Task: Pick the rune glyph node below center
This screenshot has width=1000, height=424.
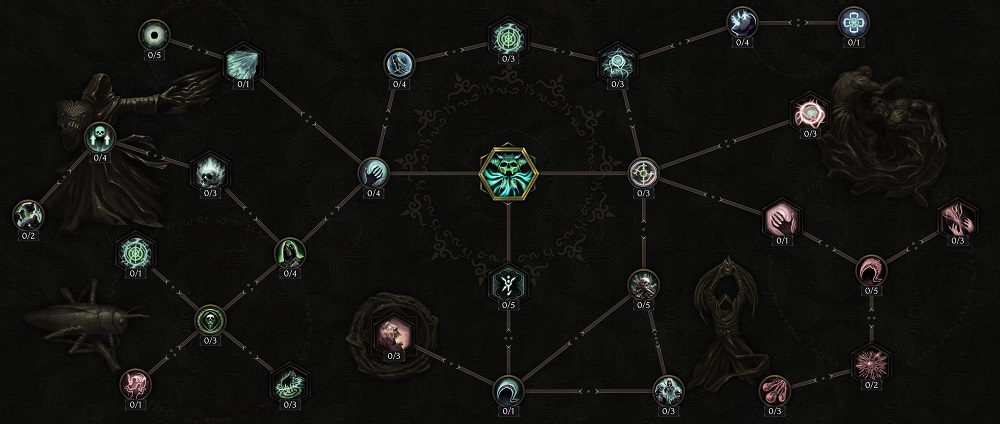Action: tap(508, 284)
